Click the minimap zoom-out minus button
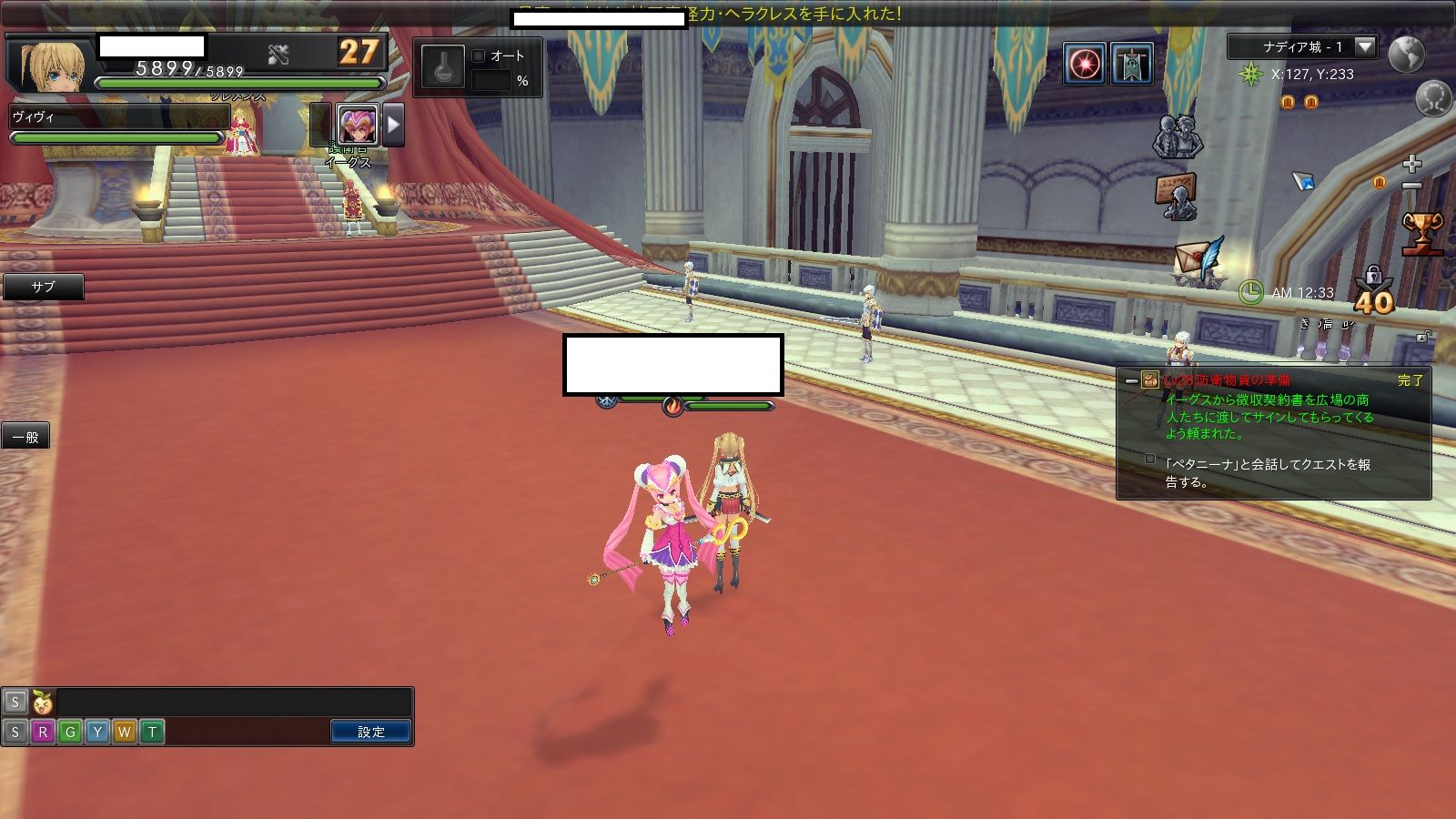1456x819 pixels. pyautogui.click(x=1411, y=186)
